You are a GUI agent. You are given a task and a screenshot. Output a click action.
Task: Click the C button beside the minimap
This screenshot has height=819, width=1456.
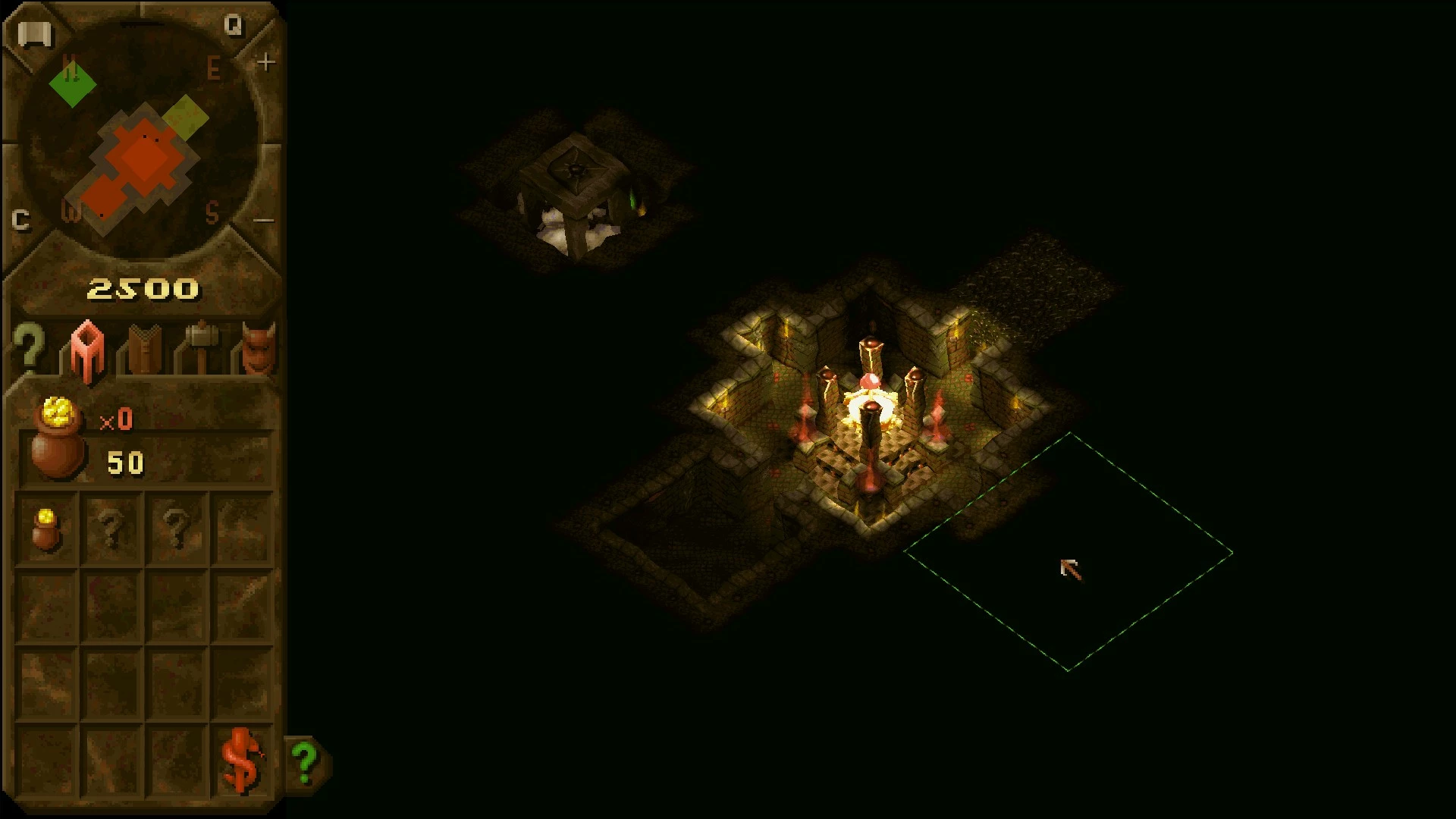[21, 220]
